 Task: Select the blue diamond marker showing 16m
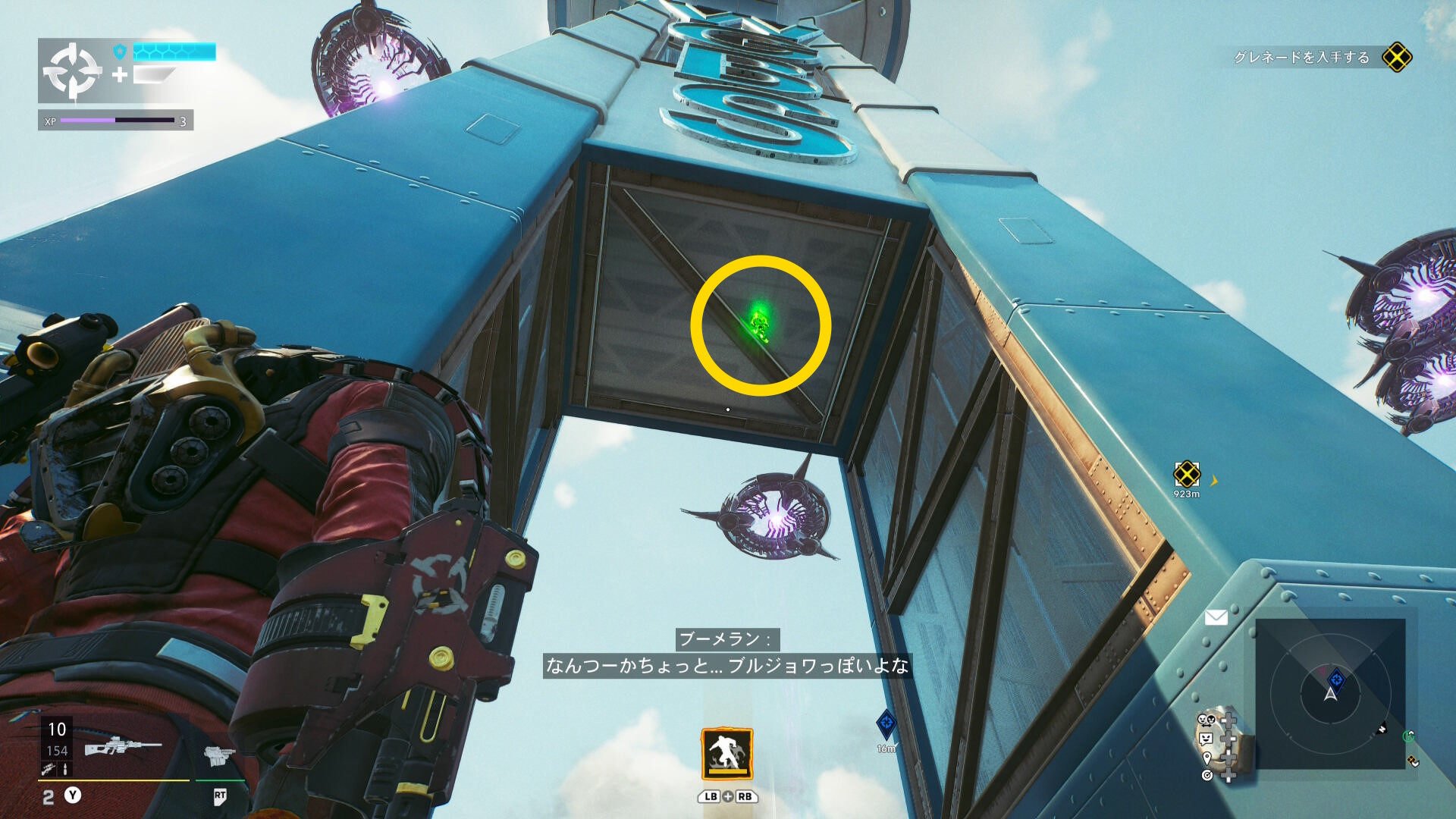(x=886, y=724)
